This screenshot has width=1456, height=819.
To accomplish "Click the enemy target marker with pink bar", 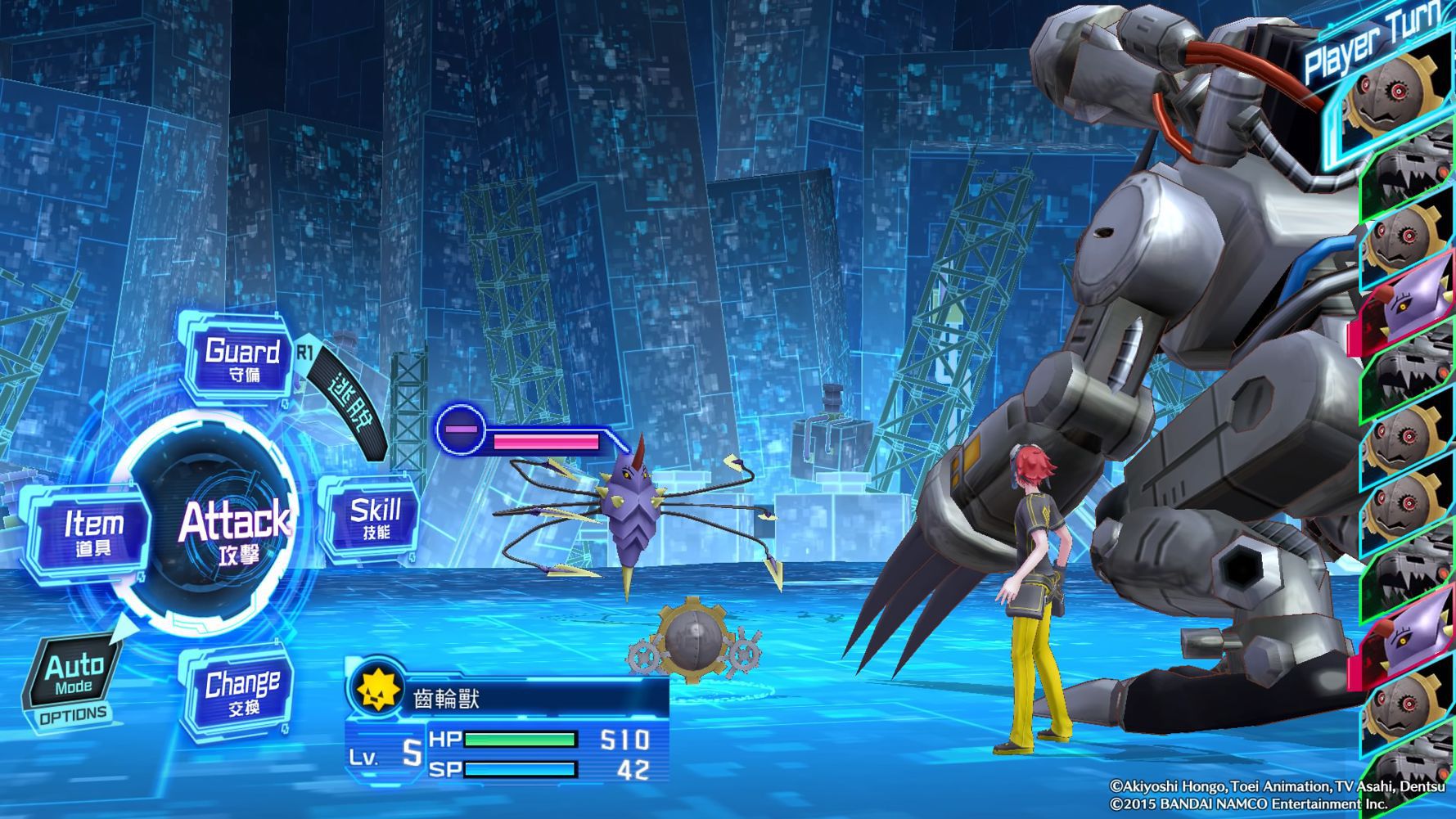I will [x=460, y=430].
